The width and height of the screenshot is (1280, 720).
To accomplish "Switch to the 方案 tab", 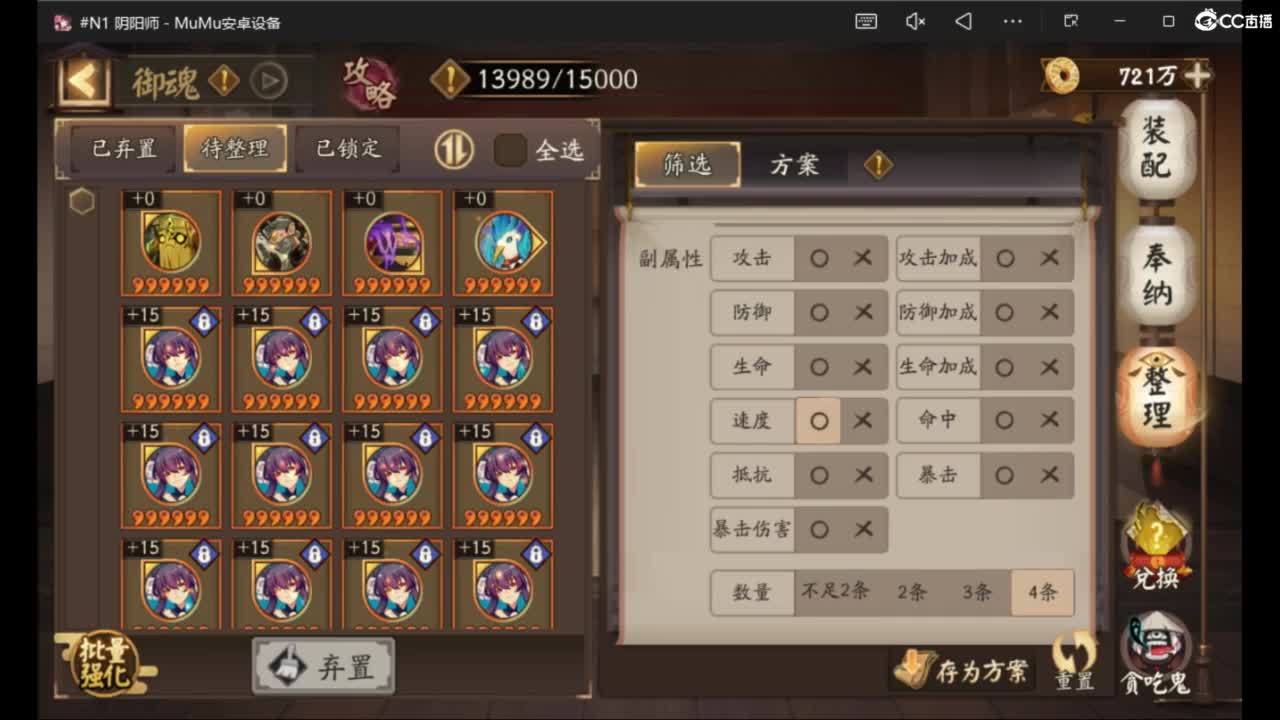I will click(795, 163).
